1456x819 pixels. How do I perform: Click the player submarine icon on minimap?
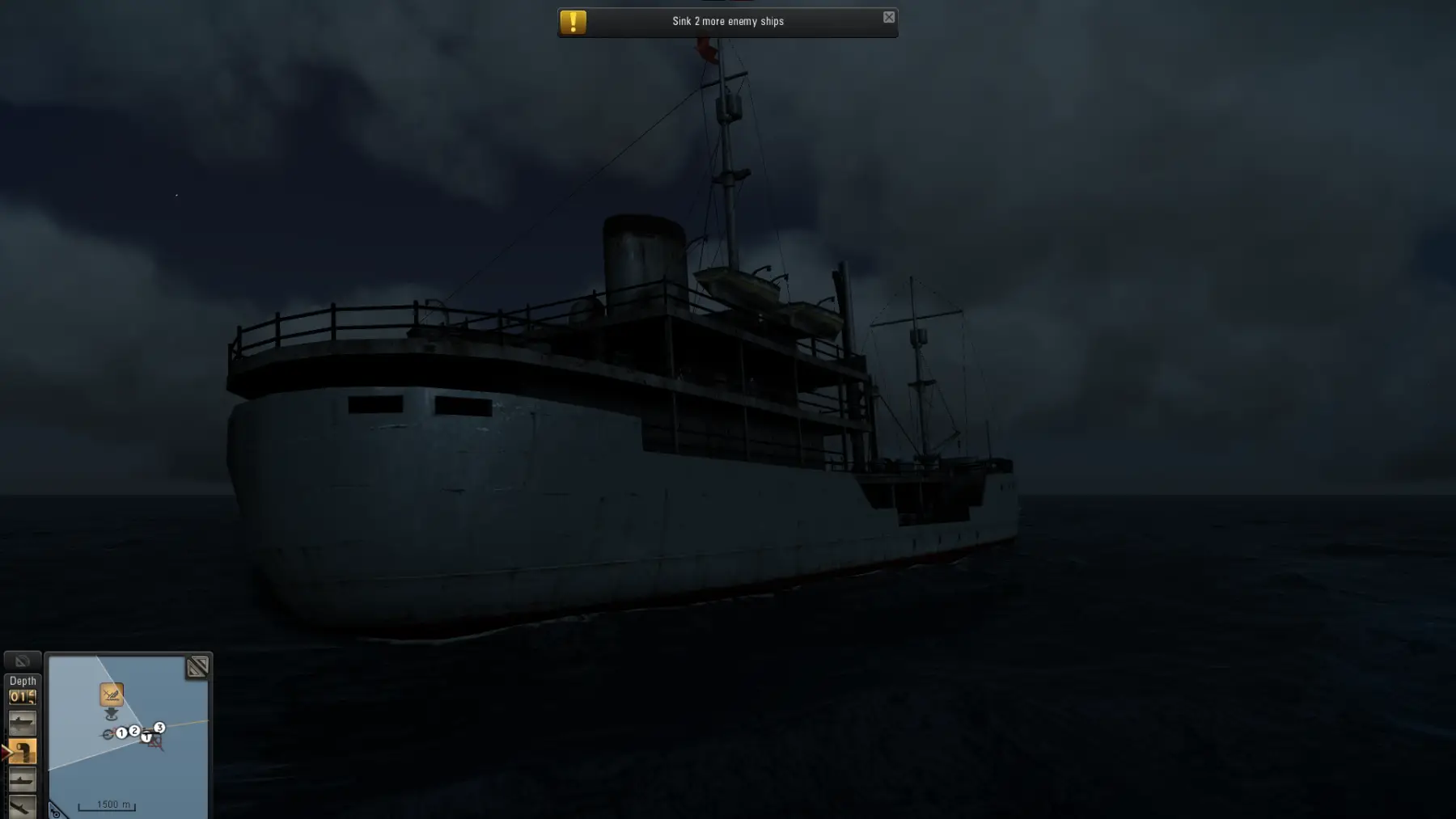[x=108, y=734]
